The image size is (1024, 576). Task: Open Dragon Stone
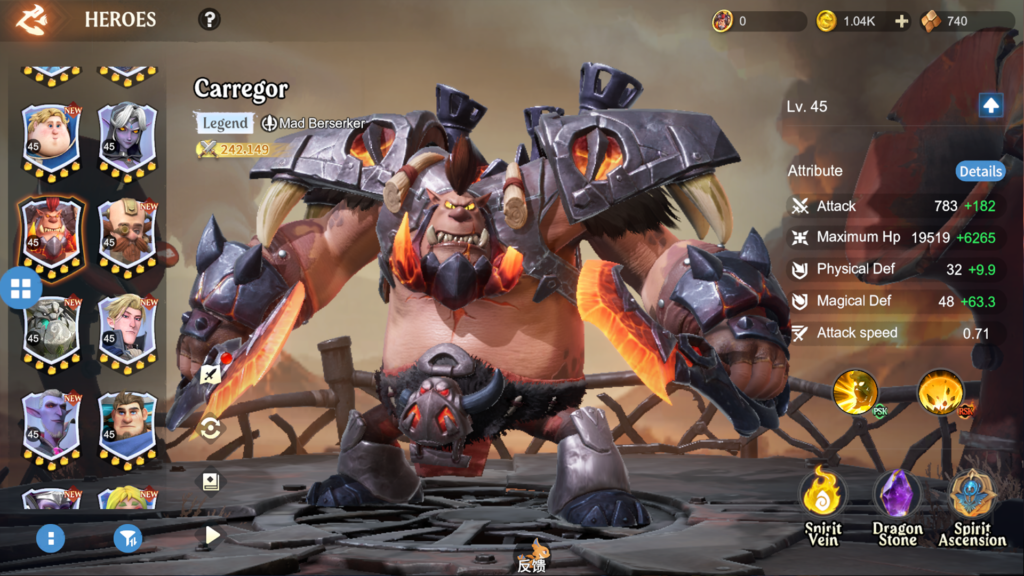(x=897, y=505)
